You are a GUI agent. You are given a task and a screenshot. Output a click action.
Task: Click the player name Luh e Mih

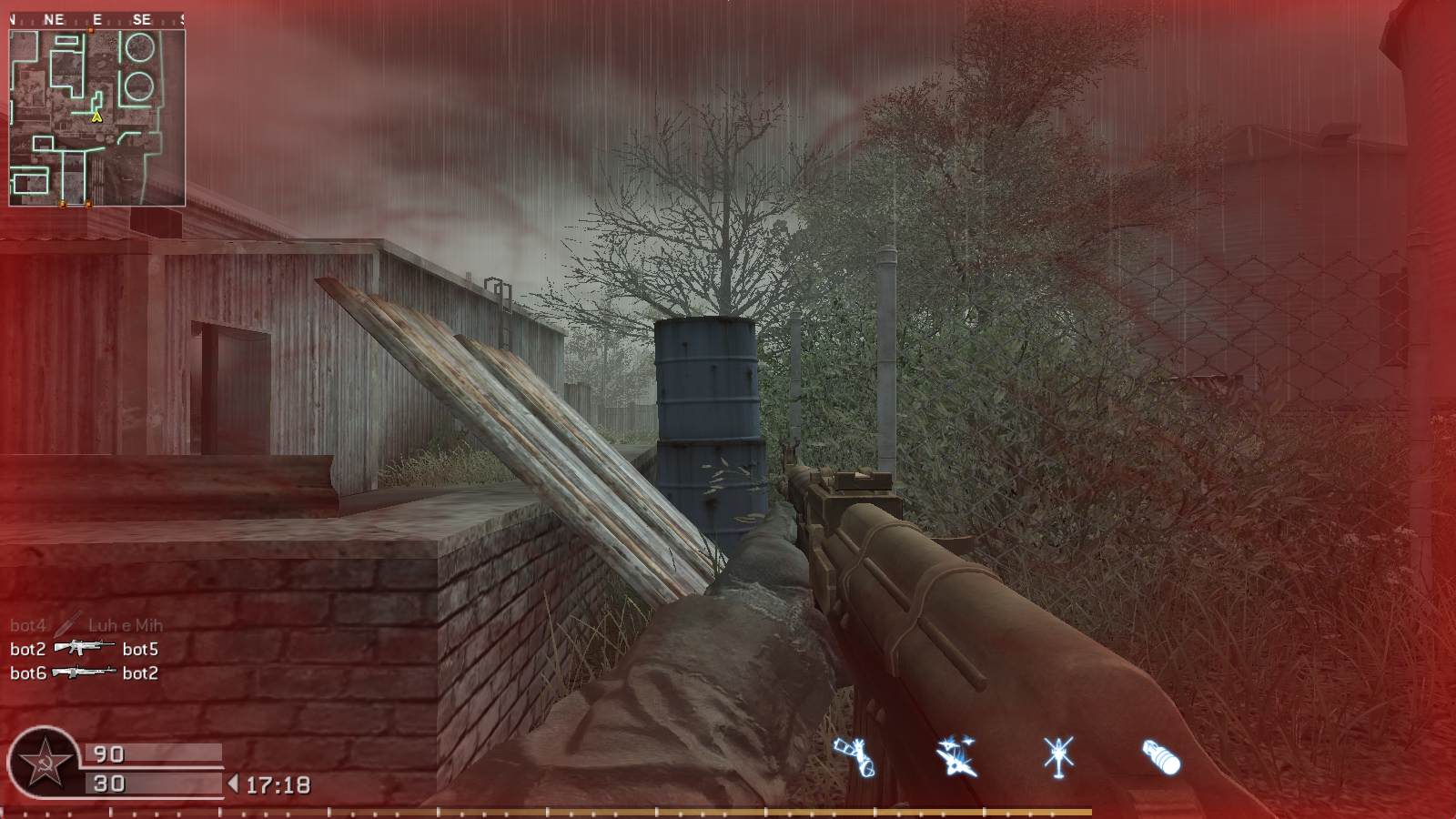click(x=126, y=625)
